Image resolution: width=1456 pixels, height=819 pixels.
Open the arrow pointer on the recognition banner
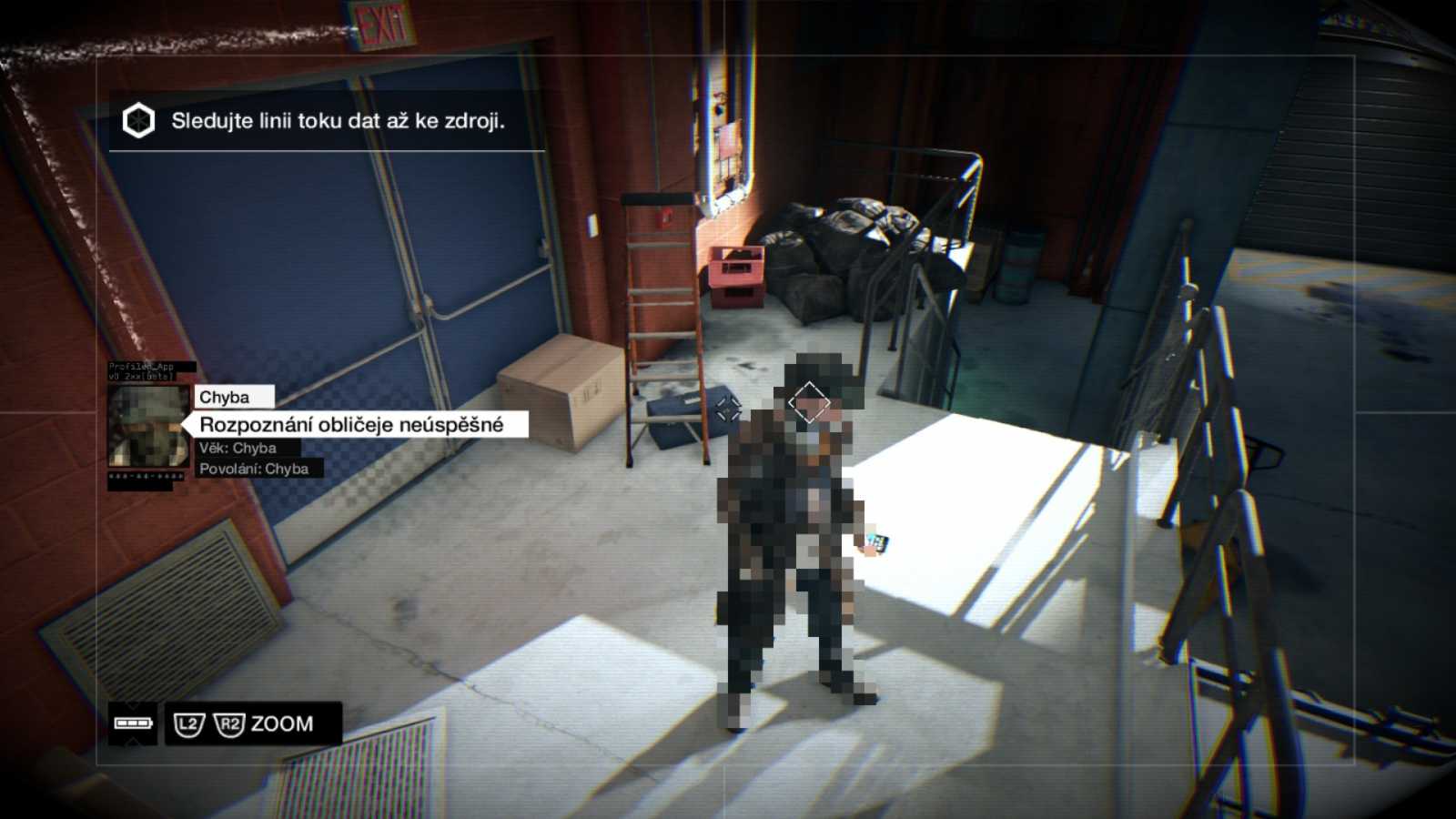coord(188,424)
